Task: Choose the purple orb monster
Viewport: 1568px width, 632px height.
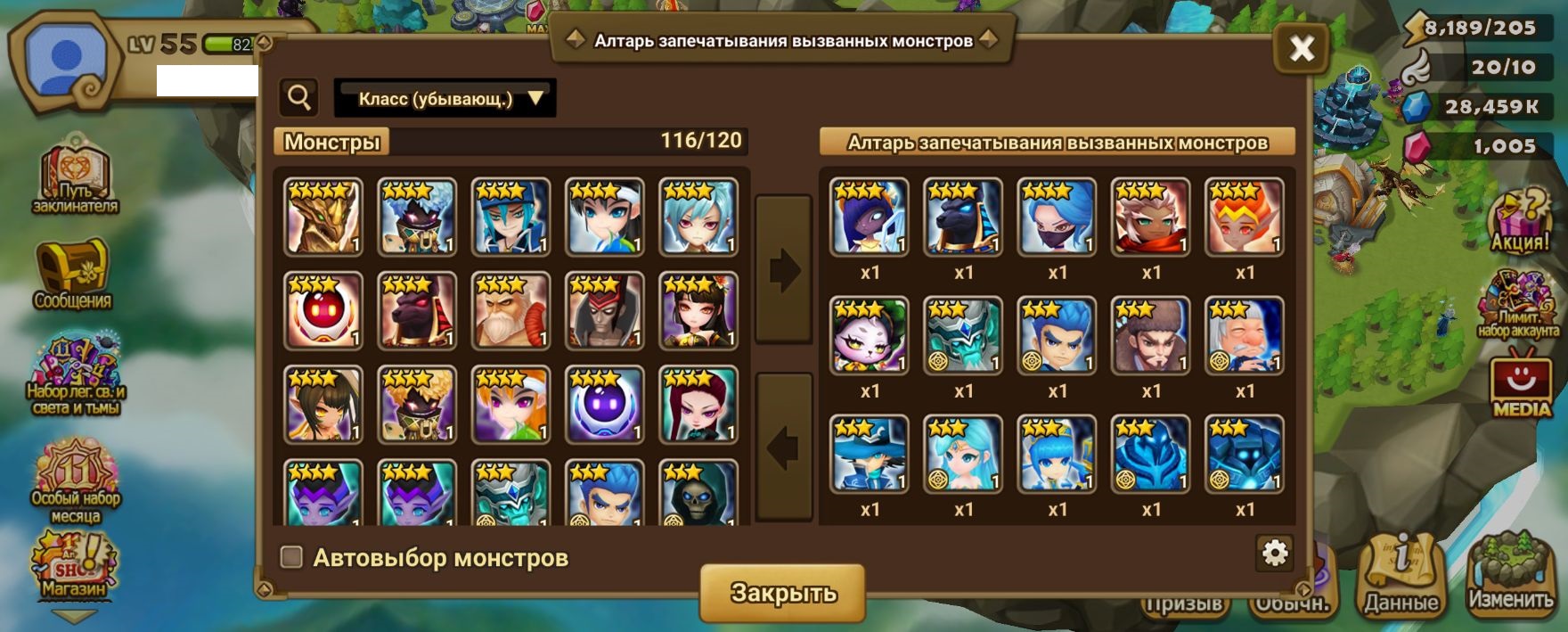Action: (604, 405)
